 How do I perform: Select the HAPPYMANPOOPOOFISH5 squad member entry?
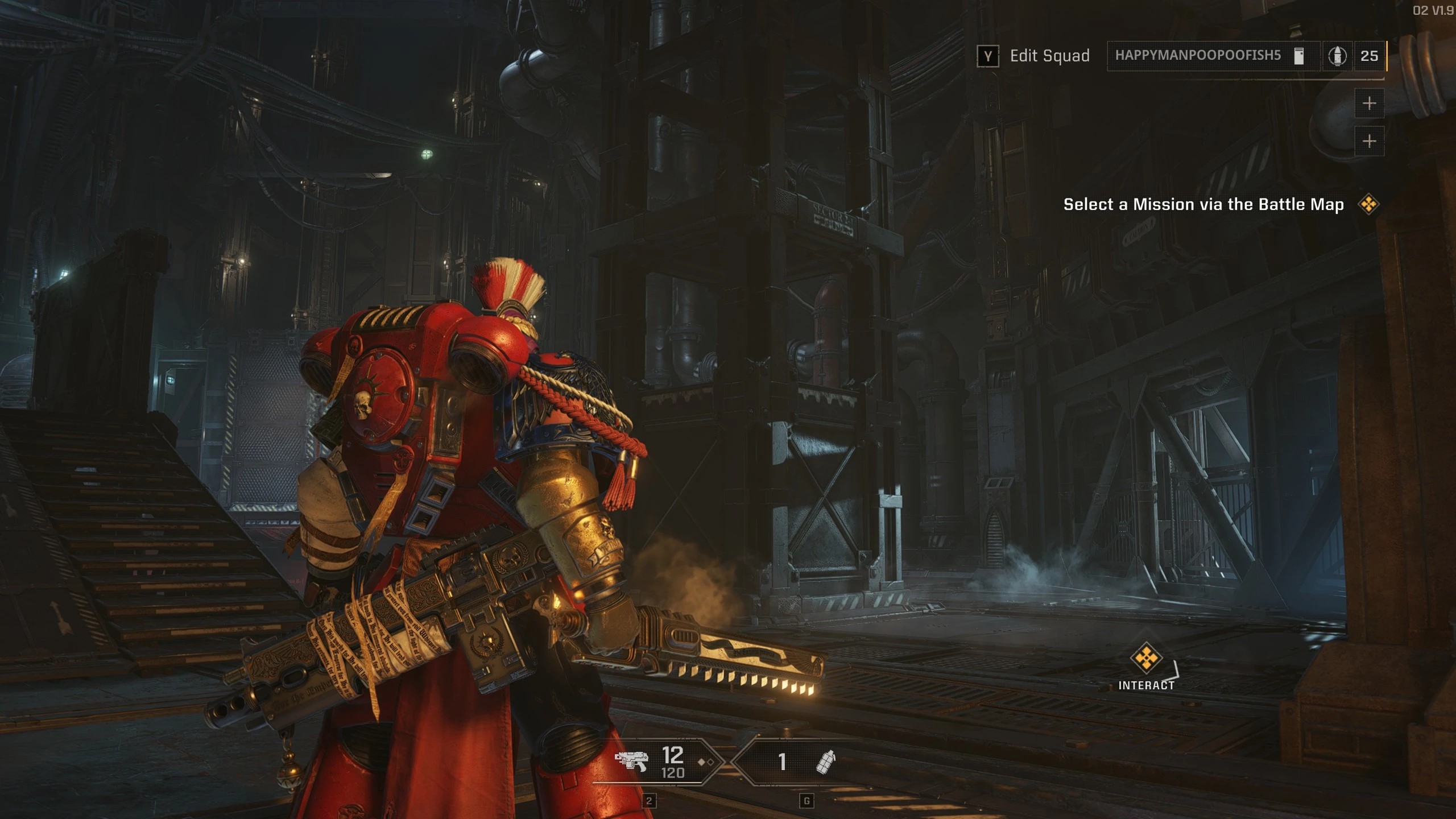(x=1197, y=56)
